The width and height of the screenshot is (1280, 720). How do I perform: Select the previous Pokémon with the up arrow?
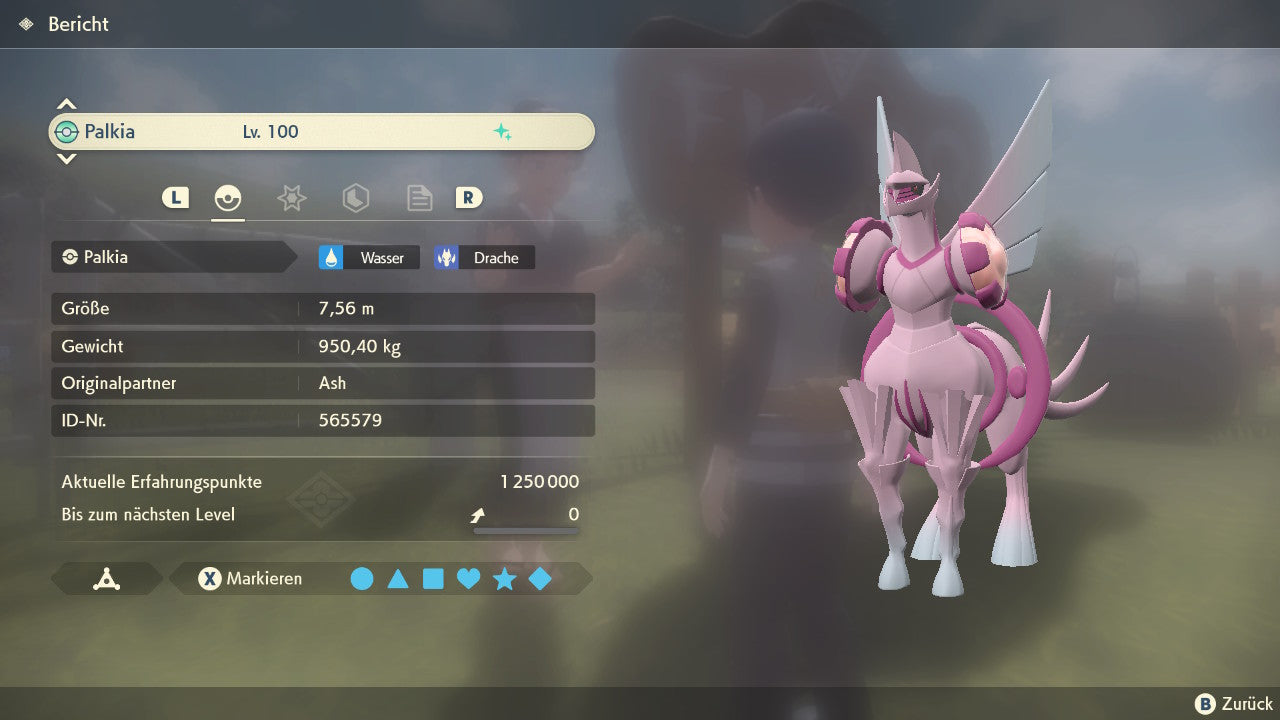click(x=66, y=104)
